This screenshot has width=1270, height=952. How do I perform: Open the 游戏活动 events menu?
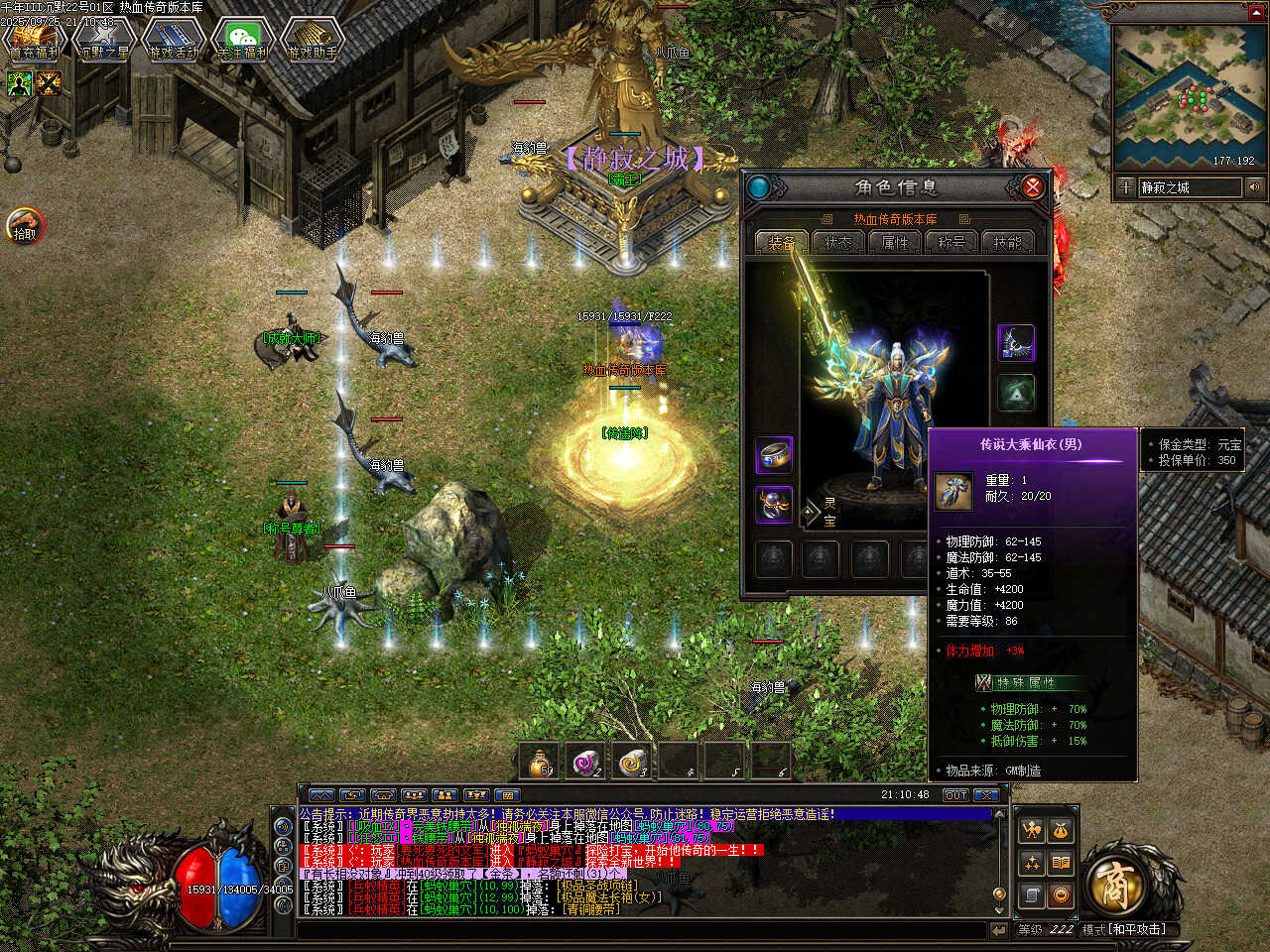(x=174, y=41)
